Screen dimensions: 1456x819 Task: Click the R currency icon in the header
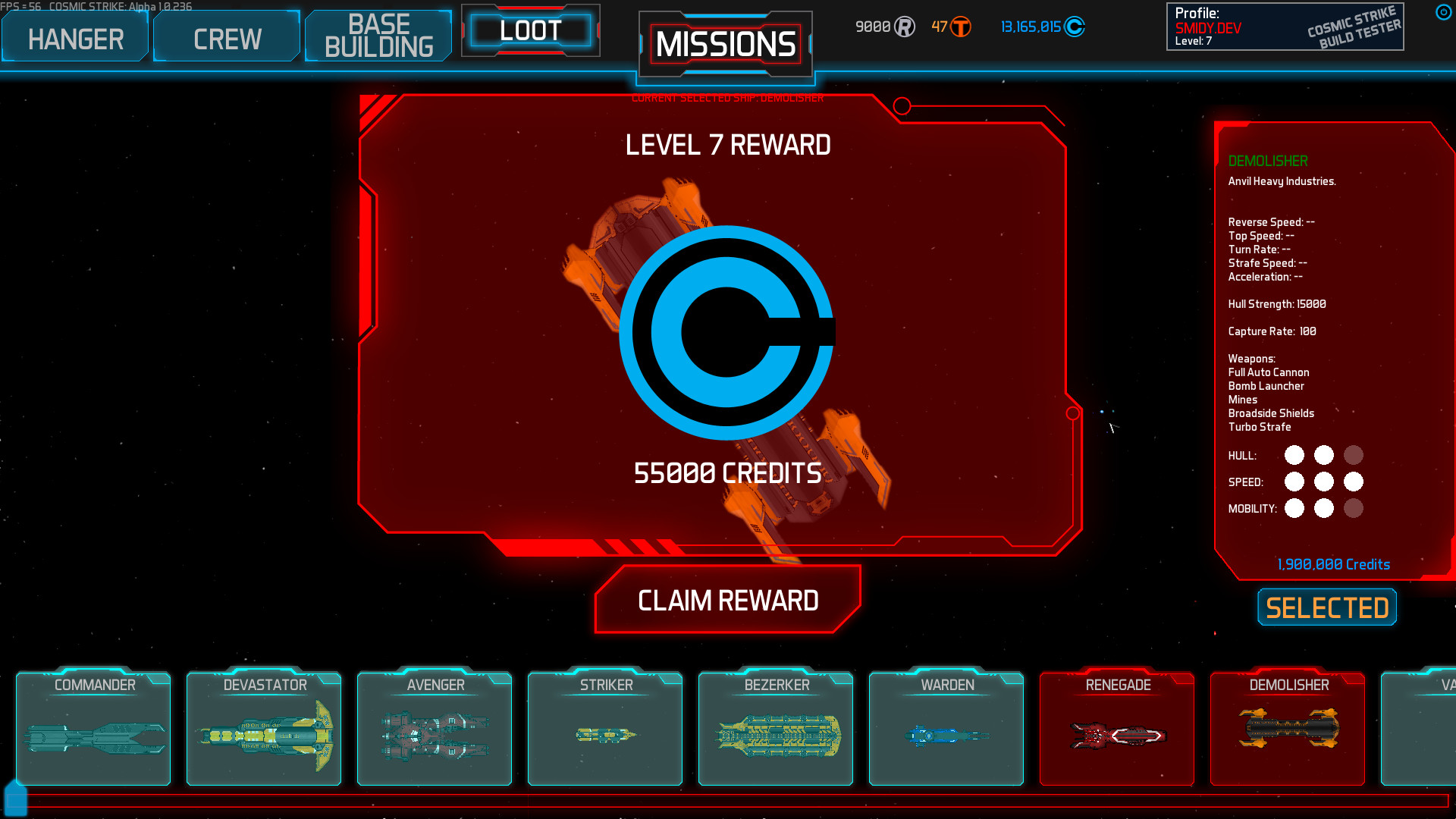(x=904, y=25)
